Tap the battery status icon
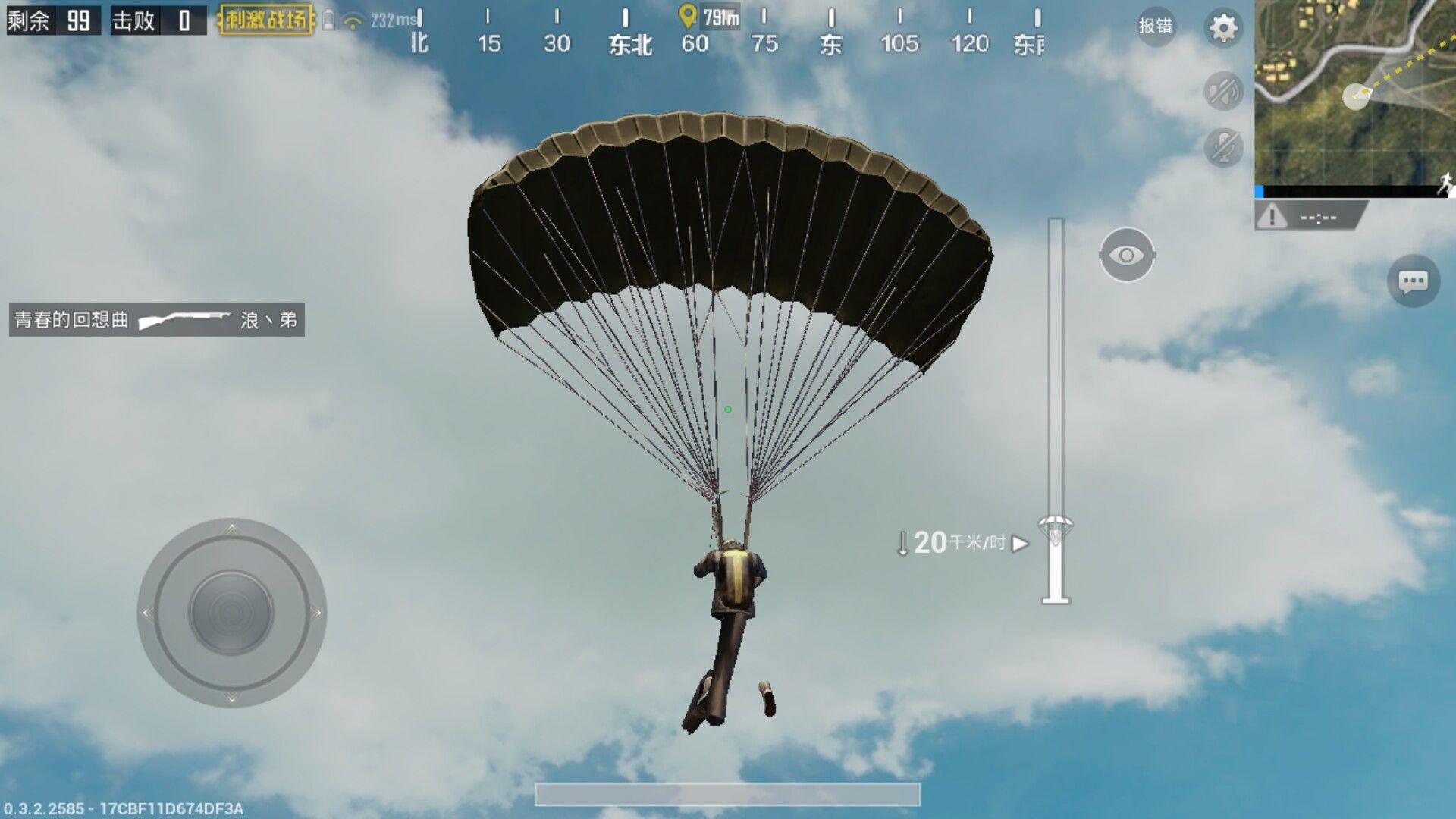Viewport: 1456px width, 819px height. tap(328, 19)
